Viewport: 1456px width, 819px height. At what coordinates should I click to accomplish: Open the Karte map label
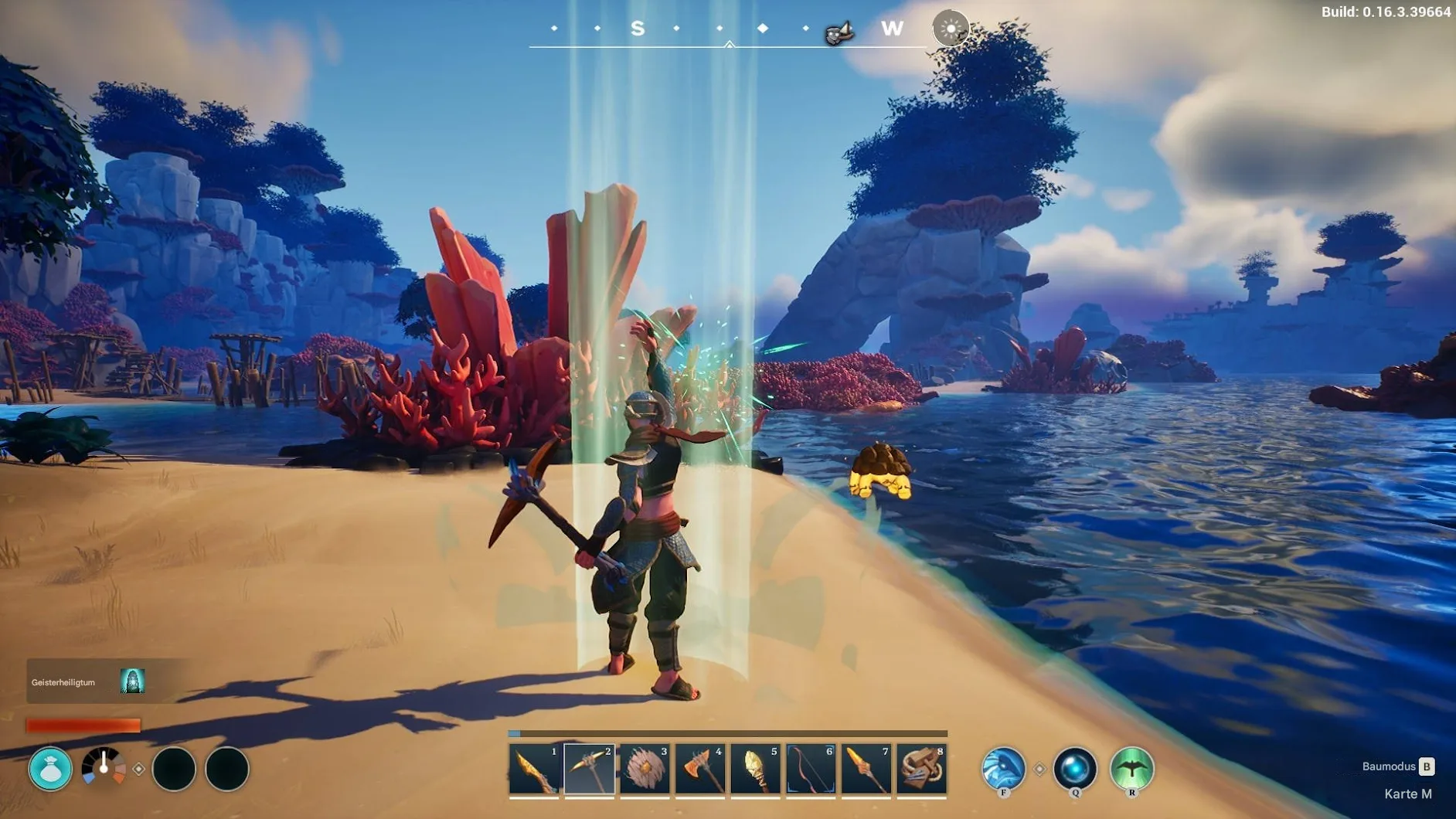point(1407,794)
